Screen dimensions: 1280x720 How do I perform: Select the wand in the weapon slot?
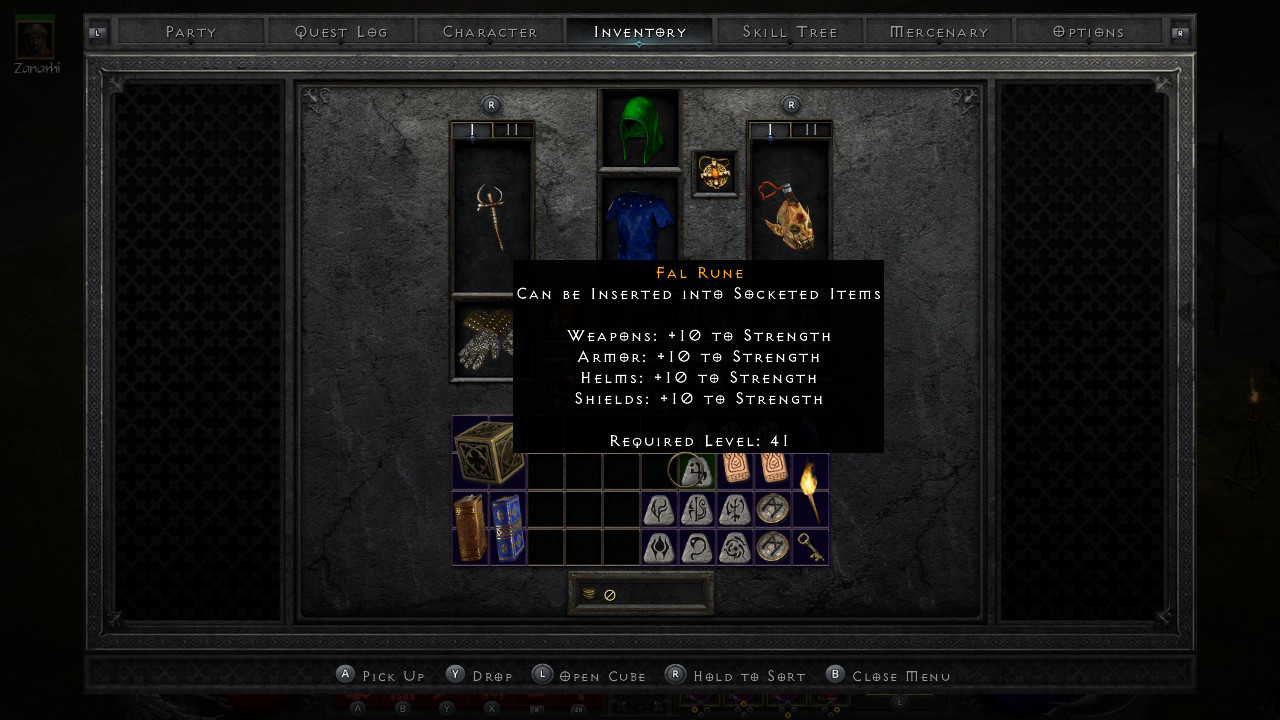[x=492, y=215]
